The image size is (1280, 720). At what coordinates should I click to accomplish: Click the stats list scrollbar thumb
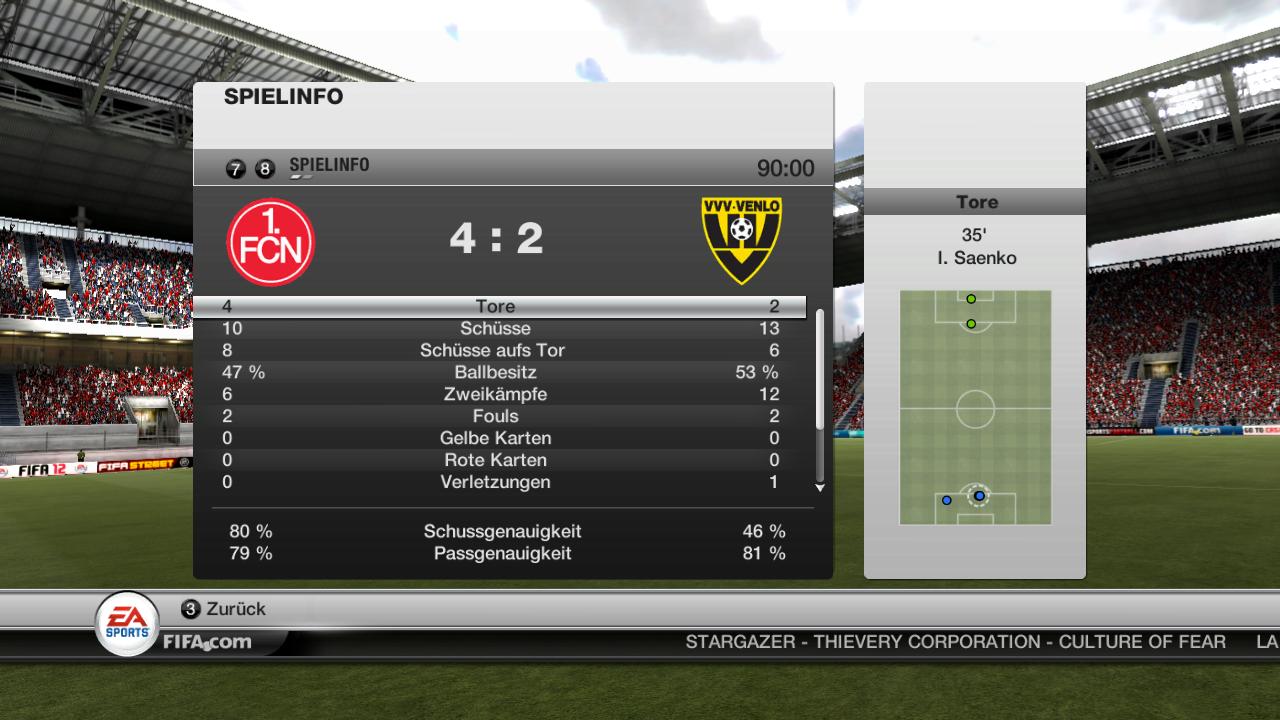820,370
